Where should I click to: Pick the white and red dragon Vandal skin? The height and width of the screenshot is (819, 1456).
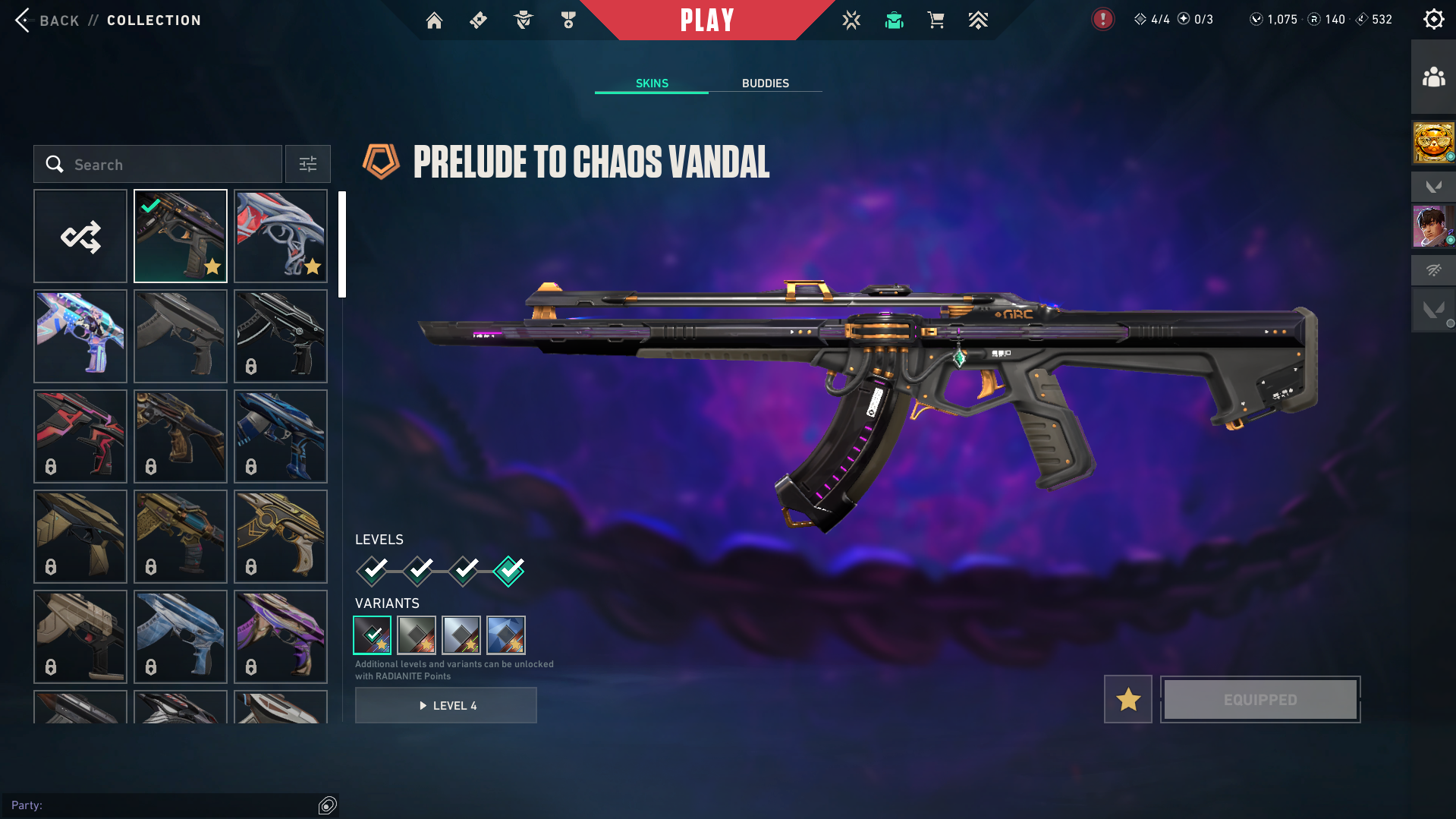pyautogui.click(x=281, y=236)
